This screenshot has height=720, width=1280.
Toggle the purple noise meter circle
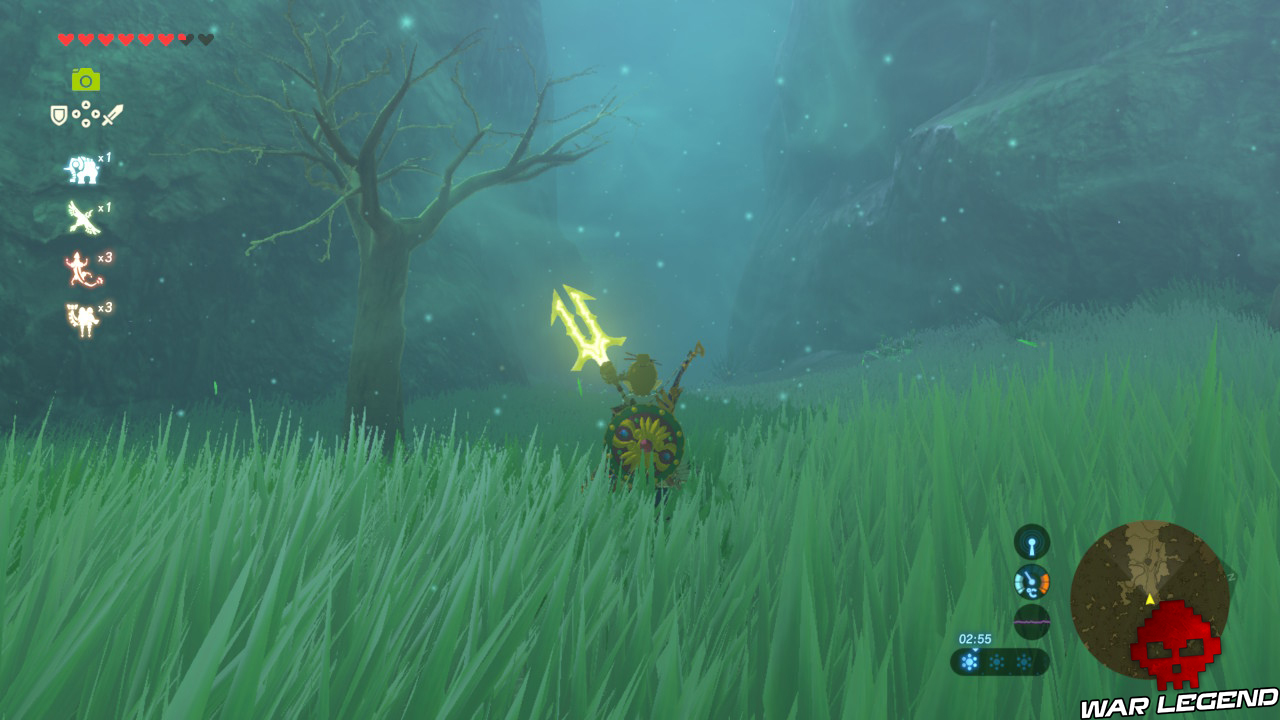coord(1032,620)
